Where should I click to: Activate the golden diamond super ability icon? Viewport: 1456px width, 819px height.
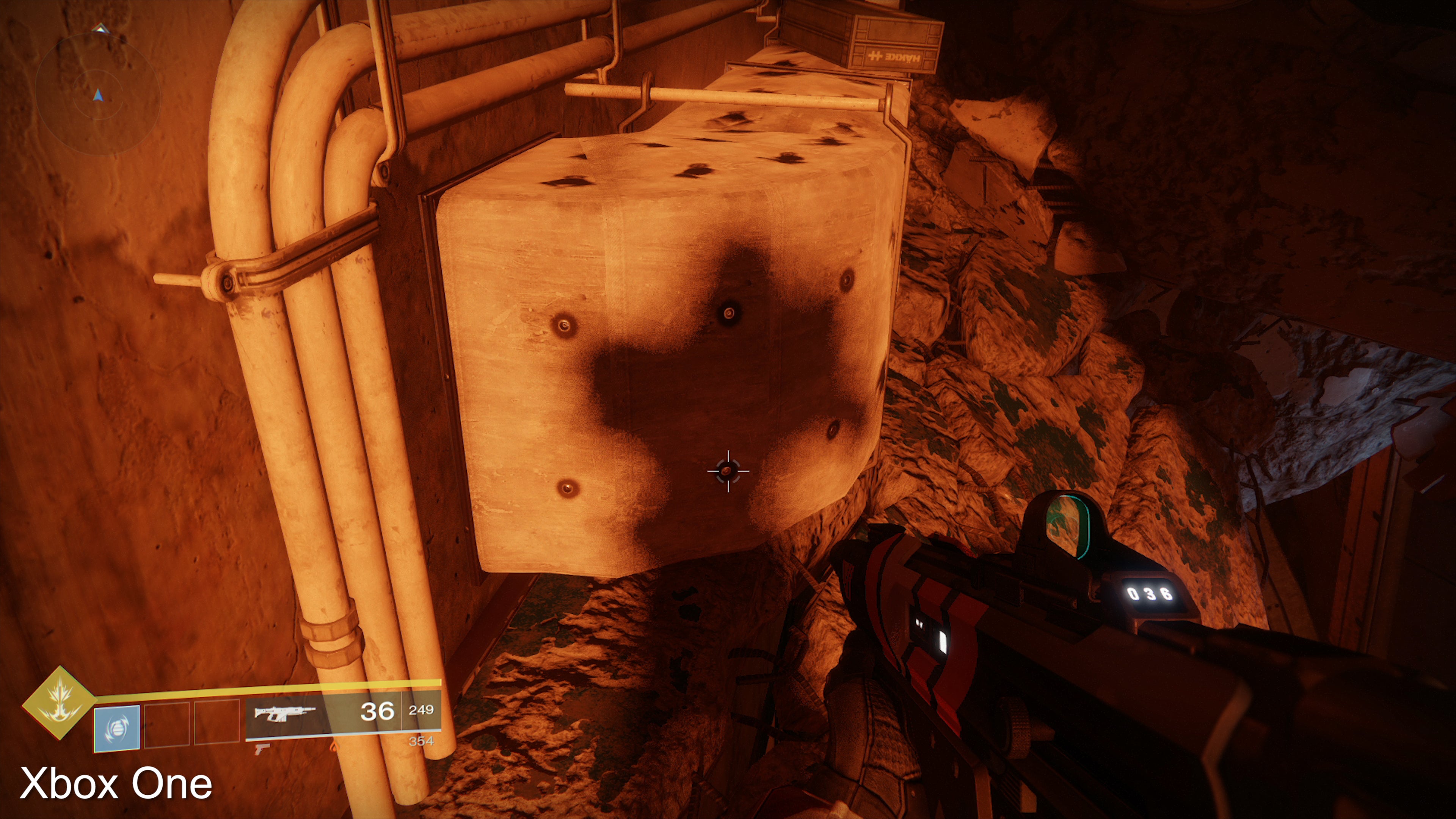click(x=59, y=703)
